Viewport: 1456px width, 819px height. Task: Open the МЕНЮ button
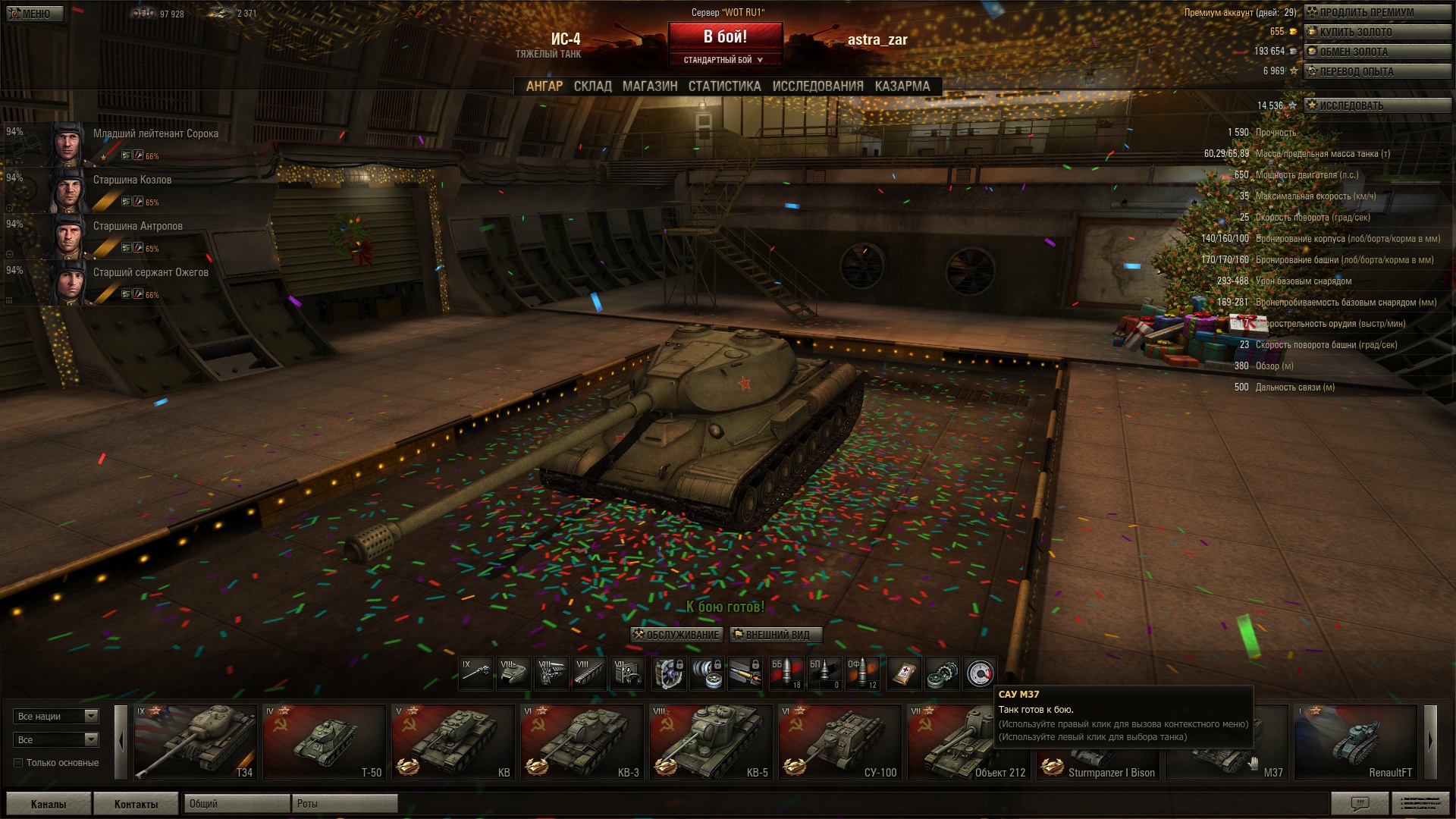pyautogui.click(x=35, y=14)
